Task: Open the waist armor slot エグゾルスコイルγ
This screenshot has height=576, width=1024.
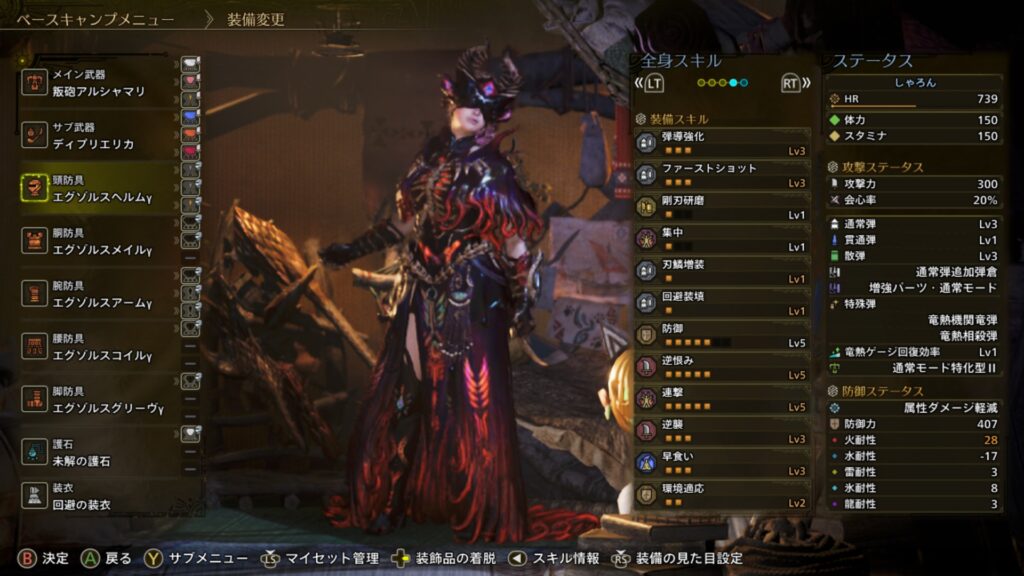Action: pos(98,347)
